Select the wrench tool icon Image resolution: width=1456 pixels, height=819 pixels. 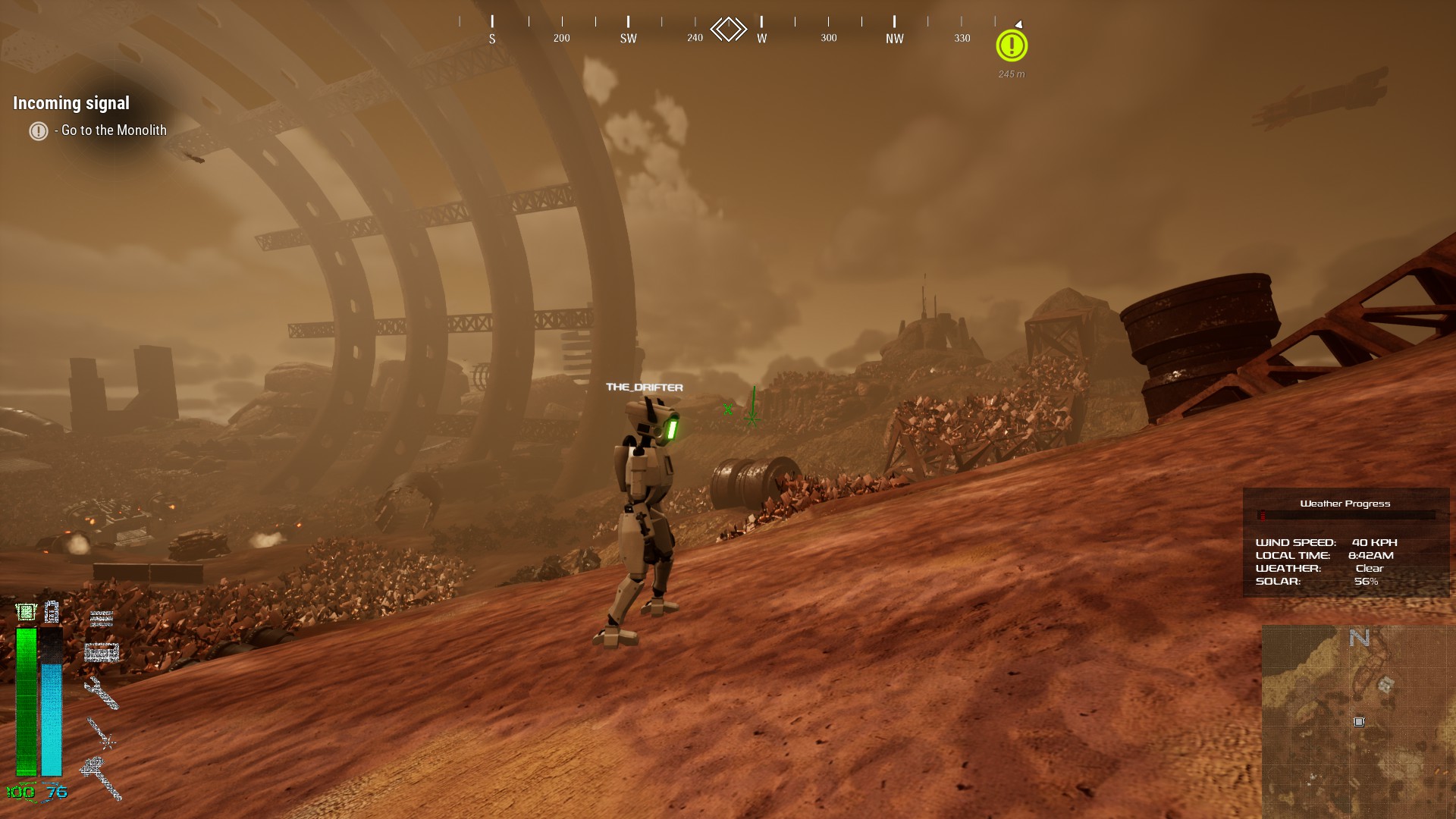[102, 692]
